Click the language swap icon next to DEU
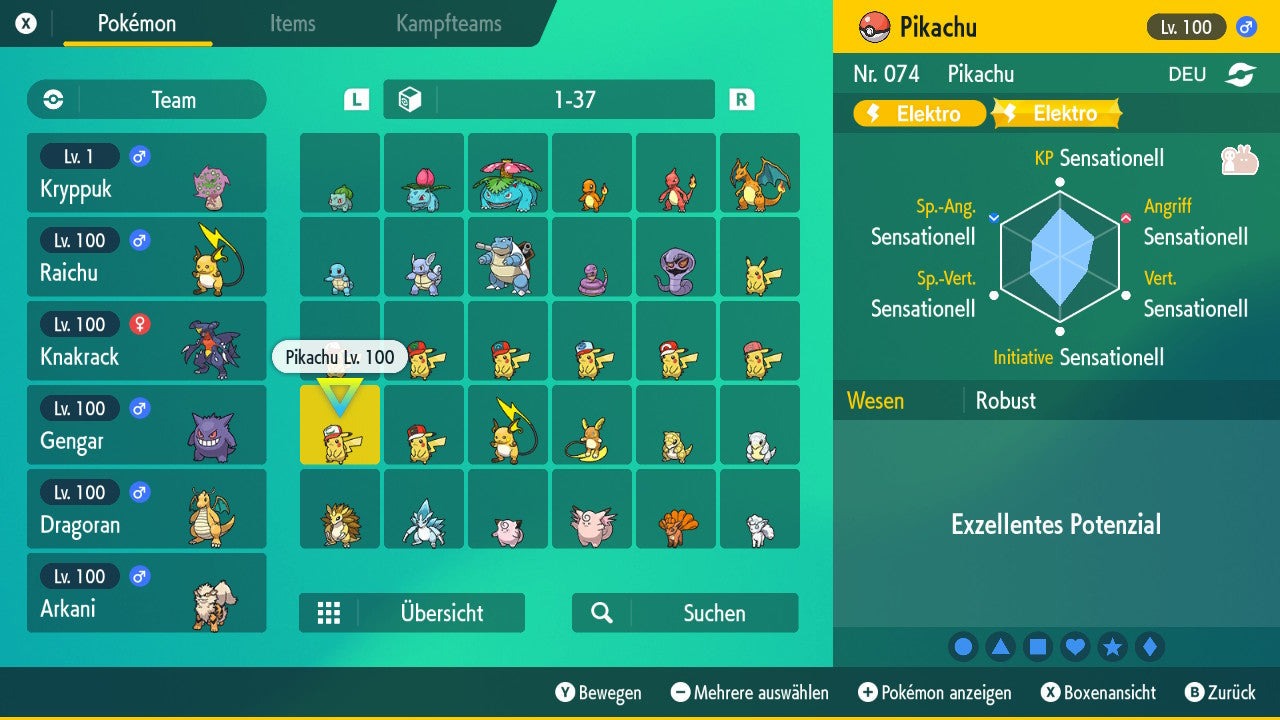Screen dimensions: 1280x720 [x=1240, y=73]
